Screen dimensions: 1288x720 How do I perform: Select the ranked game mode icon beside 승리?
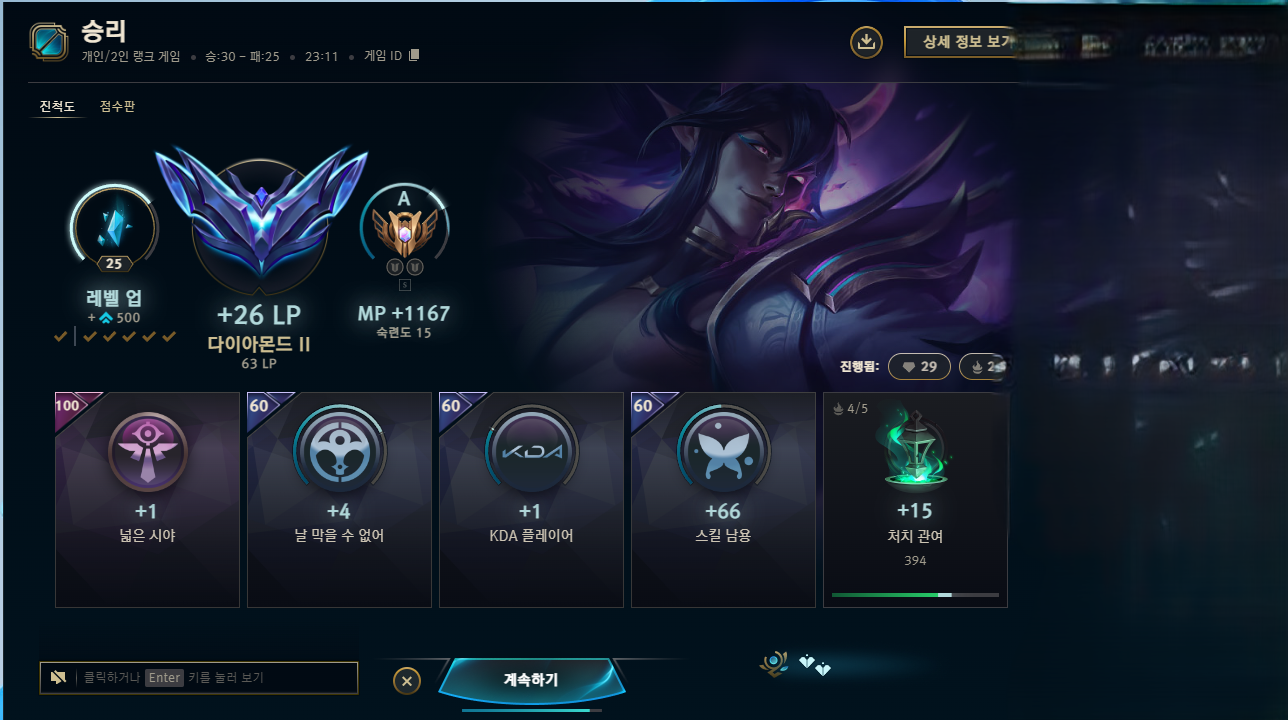49,42
